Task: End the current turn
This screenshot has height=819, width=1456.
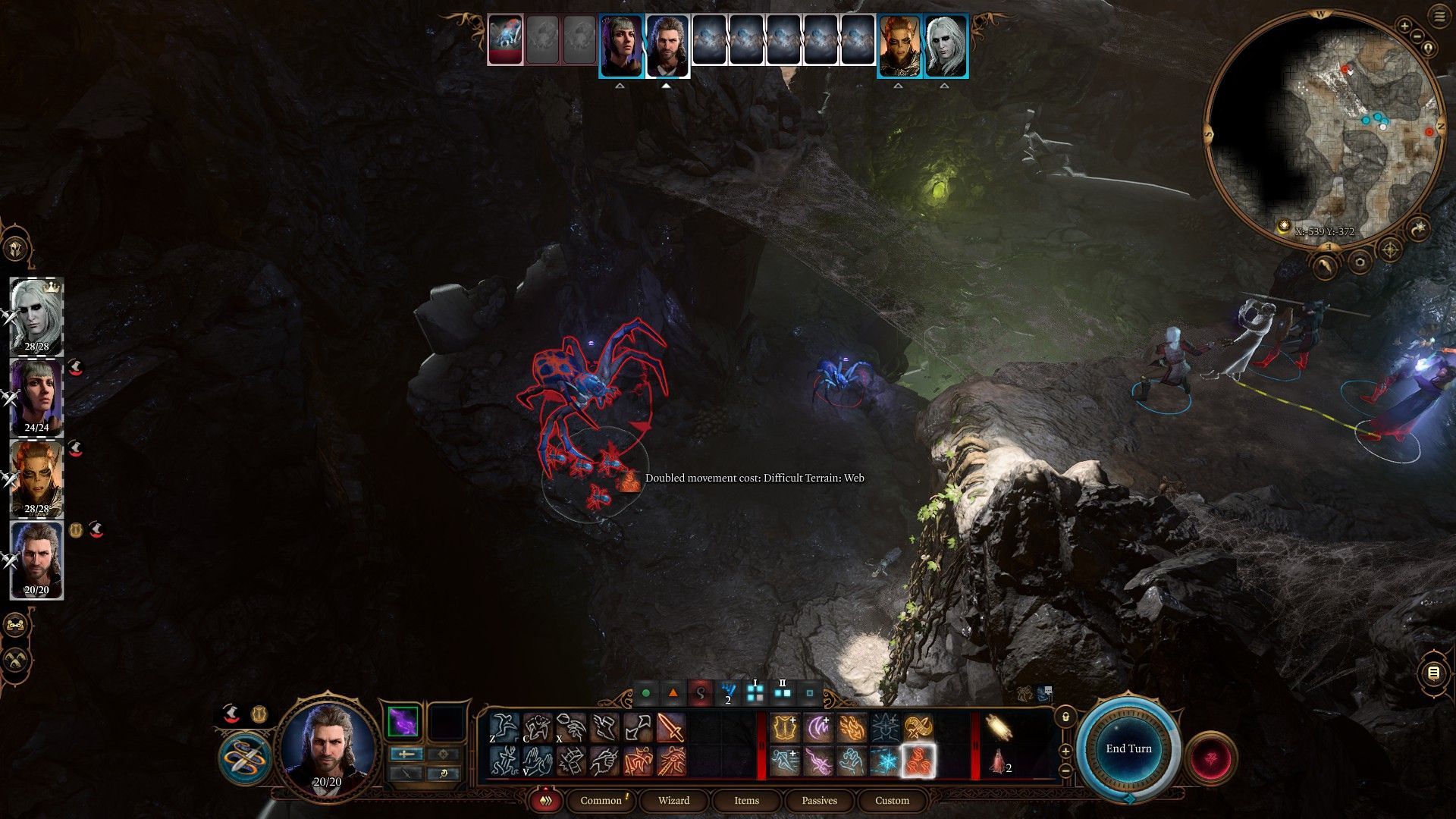Action: [x=1128, y=748]
